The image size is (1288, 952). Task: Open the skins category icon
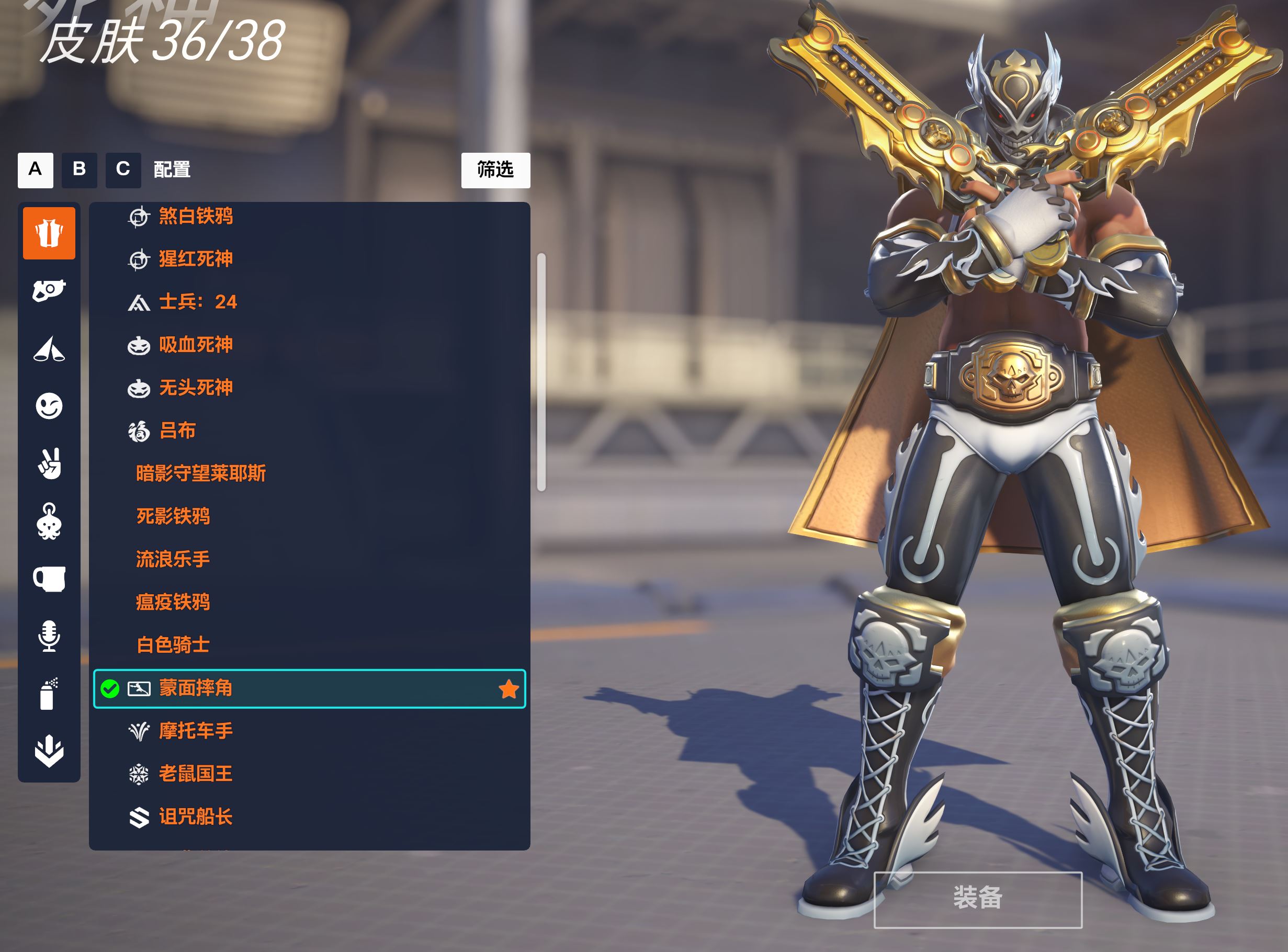coord(49,233)
